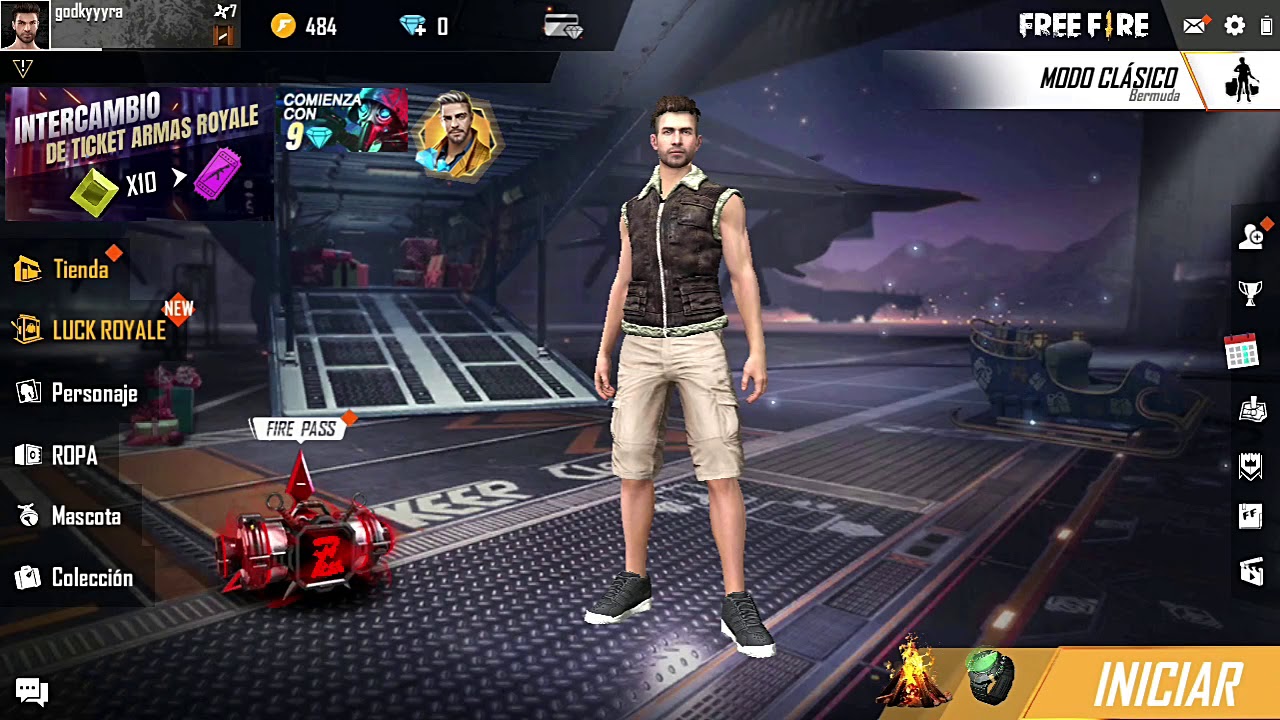This screenshot has width=1280, height=720.
Task: Click the gold coin balance icon
Action: (284, 26)
